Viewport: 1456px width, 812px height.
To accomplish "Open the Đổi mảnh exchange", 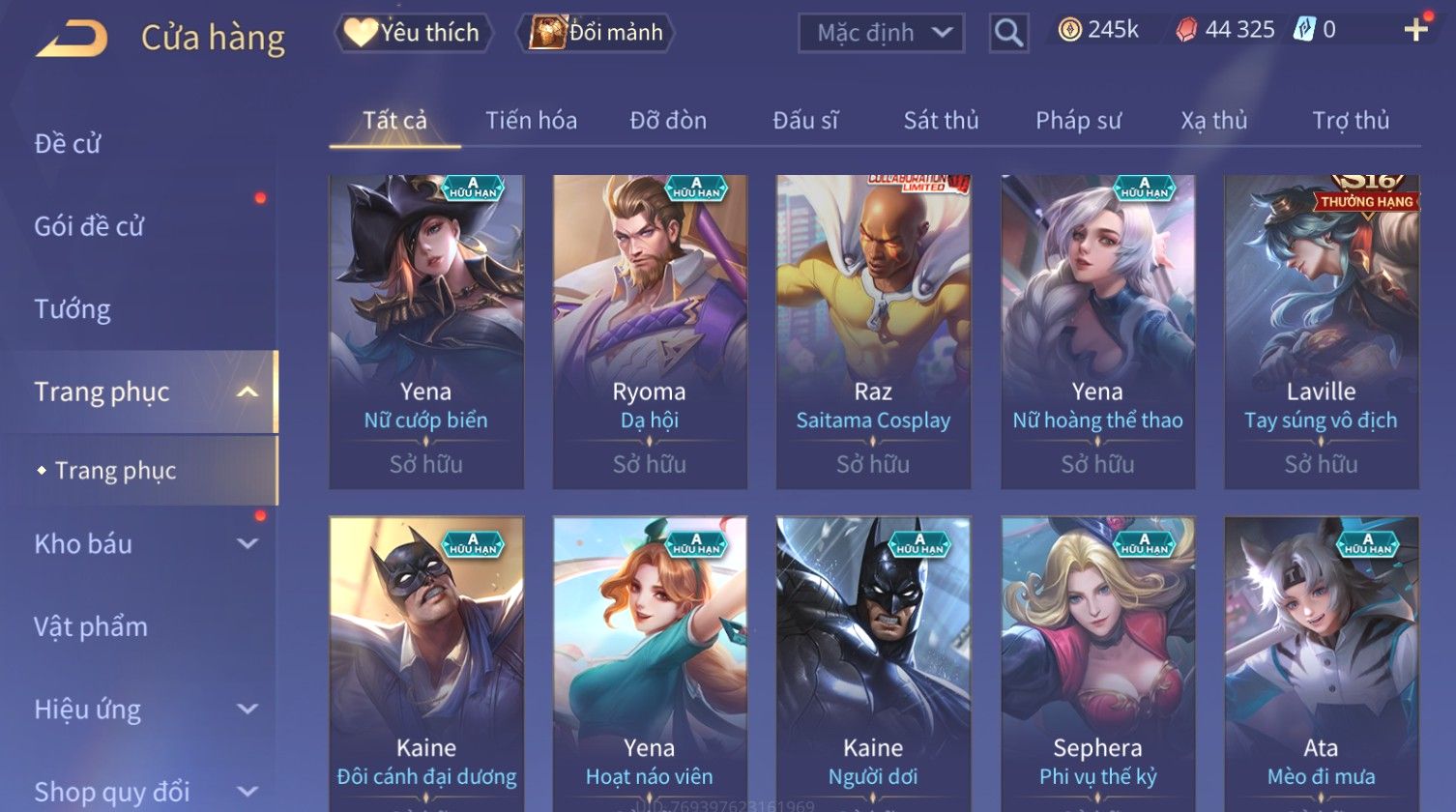I will [596, 33].
